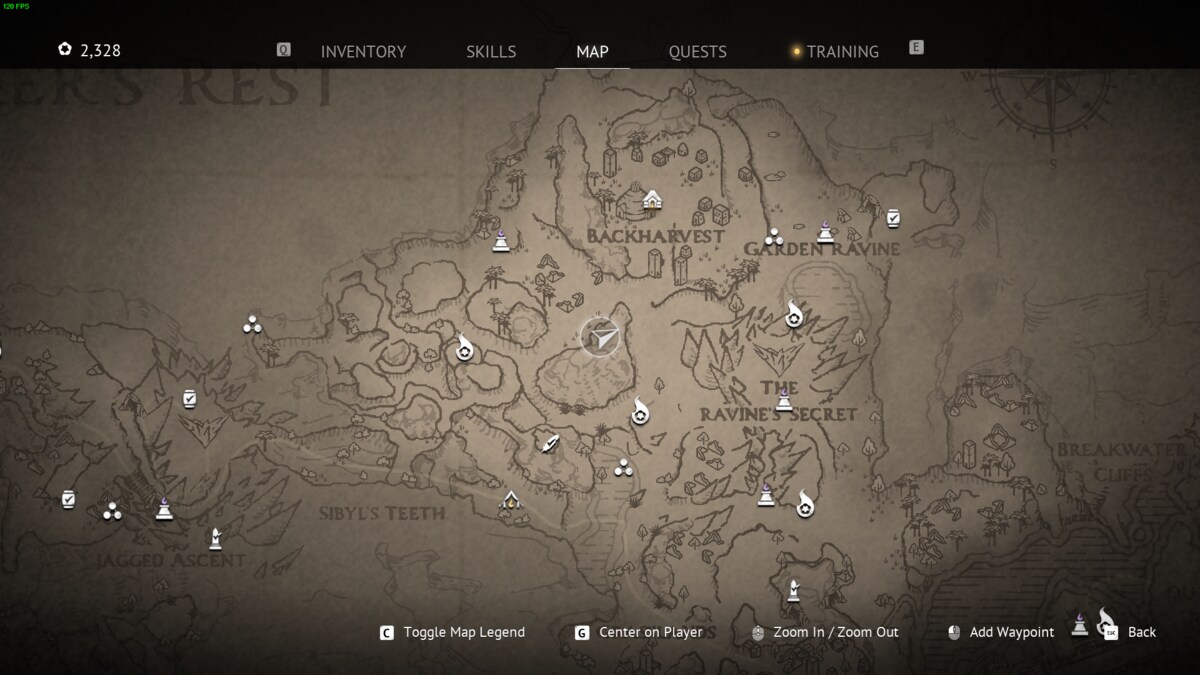This screenshot has height=675, width=1200.
Task: Click the three-orb marker left of Garden Ravine
Action: [773, 237]
